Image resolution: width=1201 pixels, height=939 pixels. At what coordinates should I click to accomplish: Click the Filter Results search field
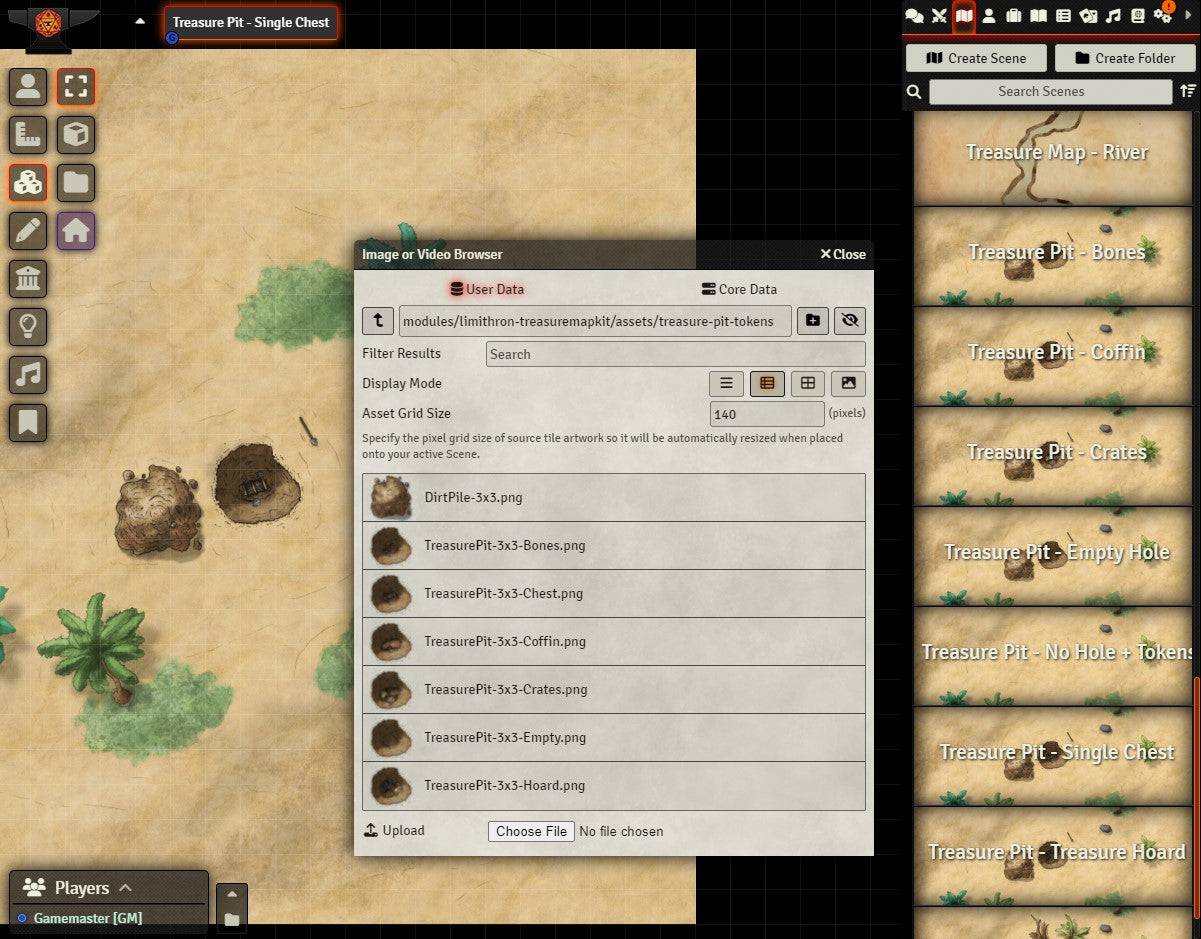pos(675,354)
